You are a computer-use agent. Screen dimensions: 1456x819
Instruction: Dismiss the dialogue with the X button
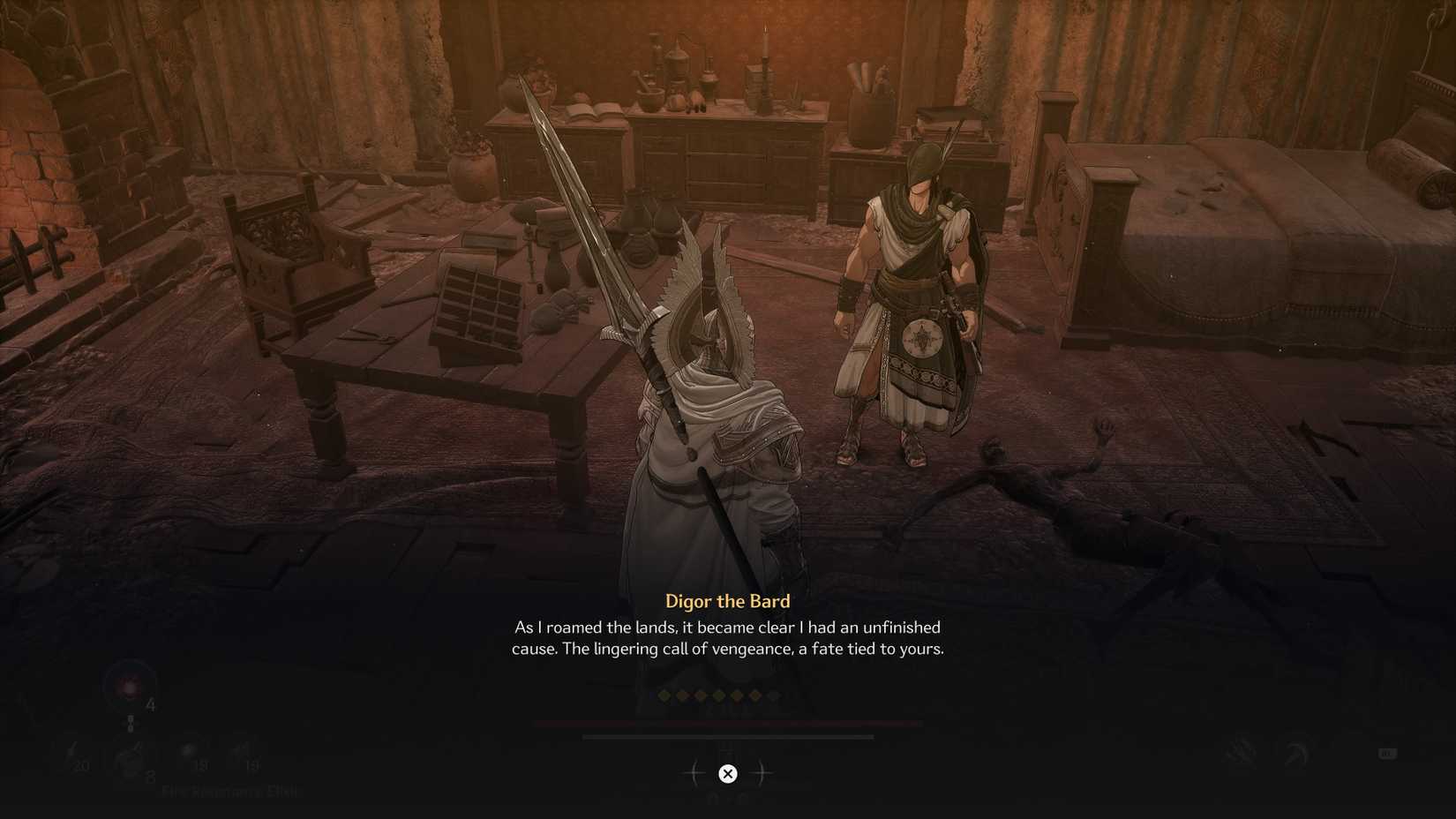pos(728,773)
